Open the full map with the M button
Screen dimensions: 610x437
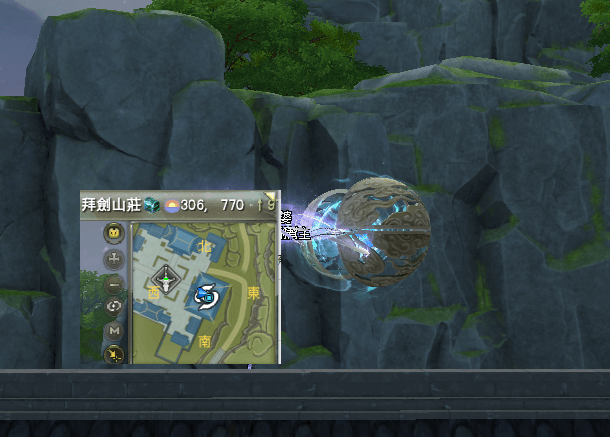click(x=114, y=330)
